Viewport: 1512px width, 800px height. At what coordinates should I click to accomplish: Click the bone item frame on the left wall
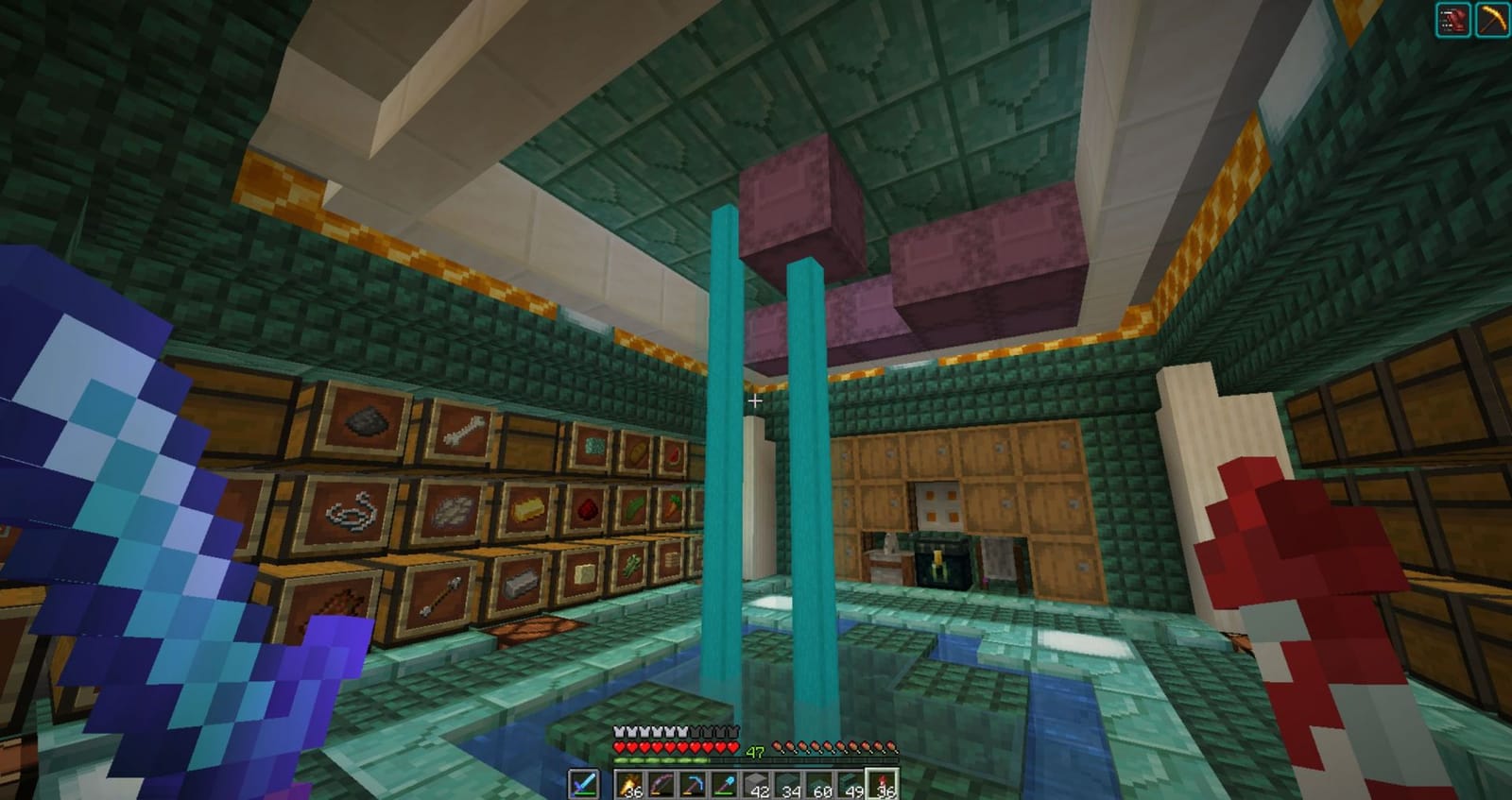coord(463,431)
